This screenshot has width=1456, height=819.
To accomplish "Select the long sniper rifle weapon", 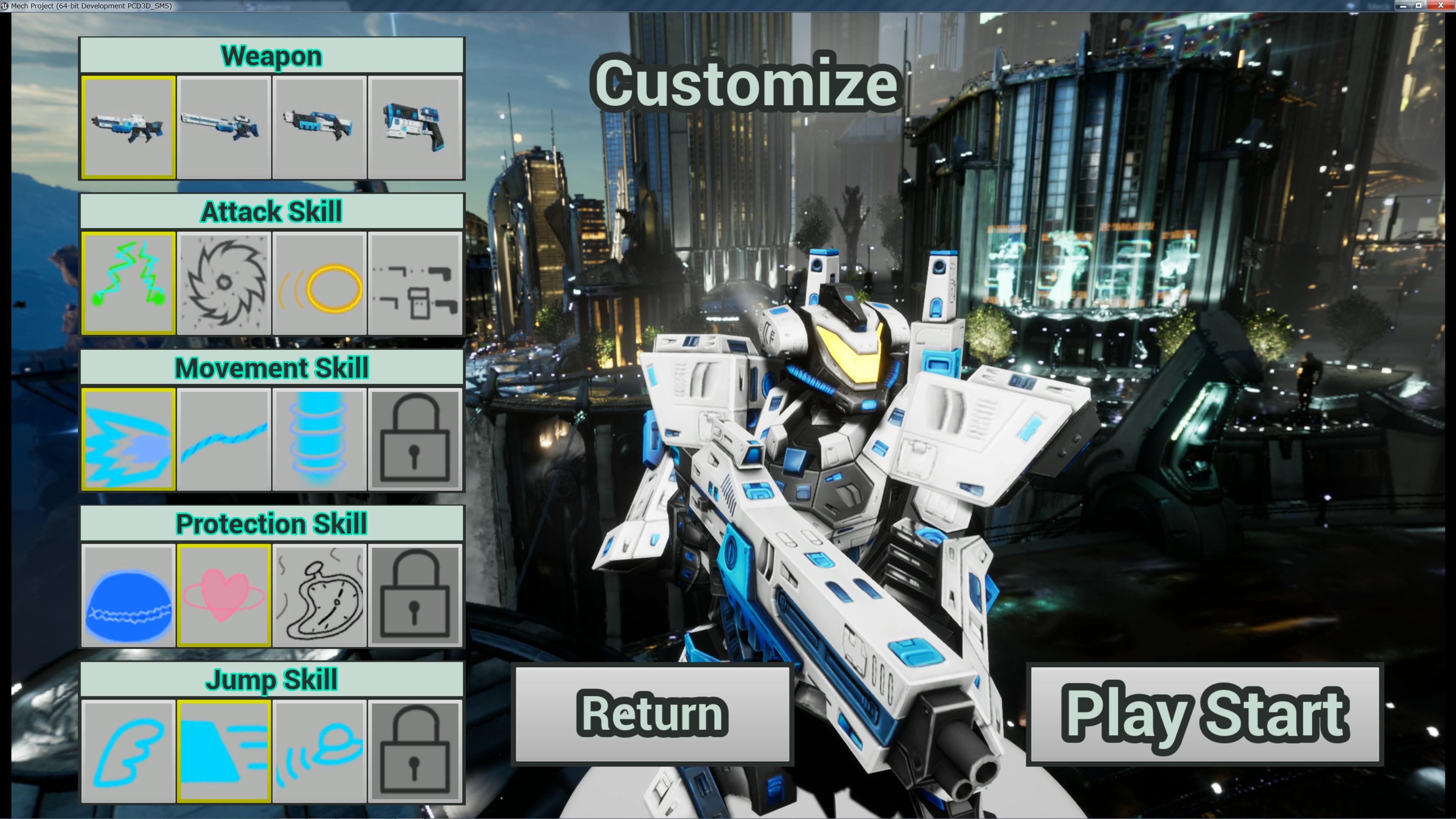I will point(224,128).
